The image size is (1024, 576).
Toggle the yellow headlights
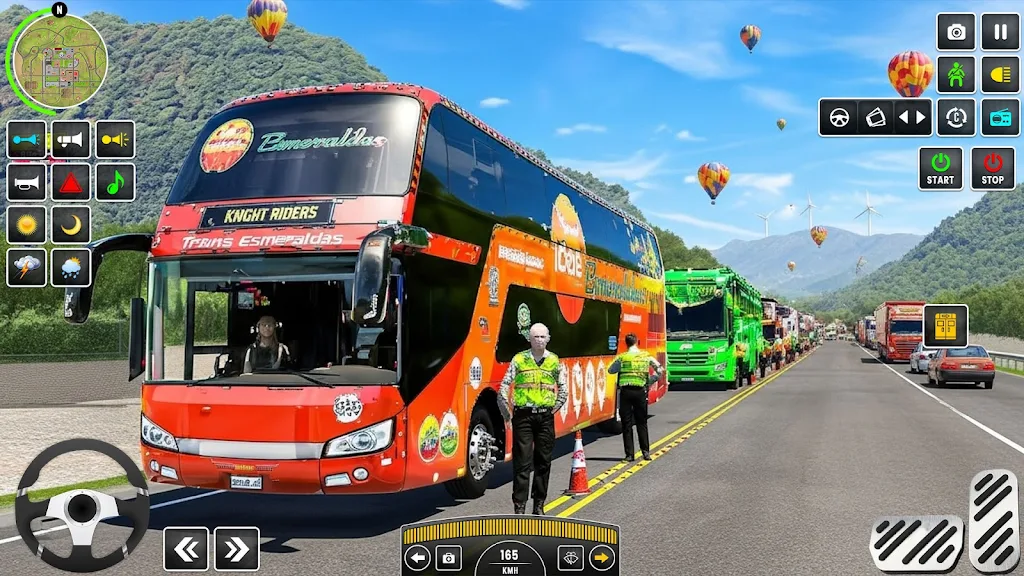click(x=1000, y=75)
